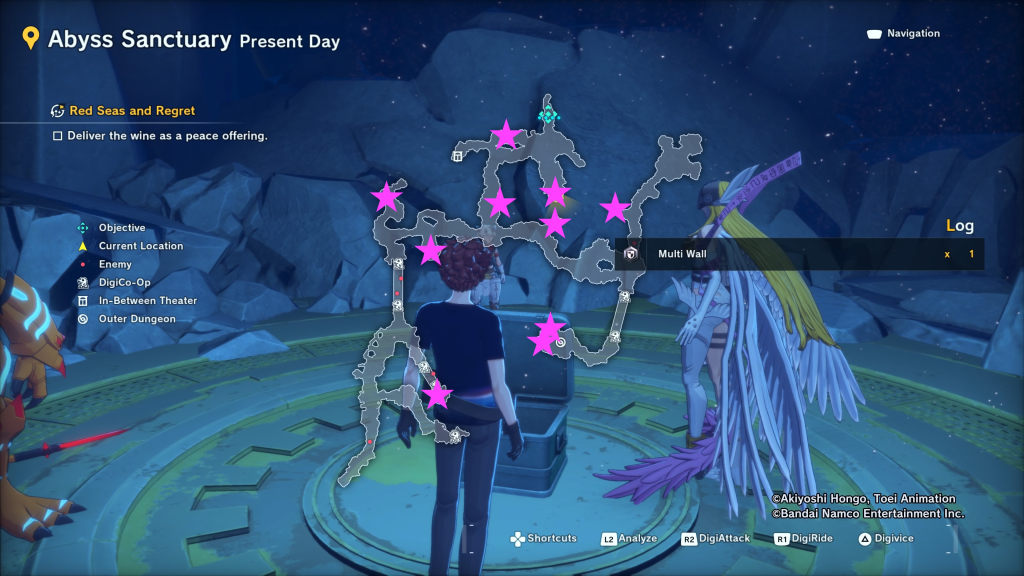This screenshot has height=576, width=1024.
Task: Pick the DigiCo-Op legend entry
Action: click(x=124, y=282)
